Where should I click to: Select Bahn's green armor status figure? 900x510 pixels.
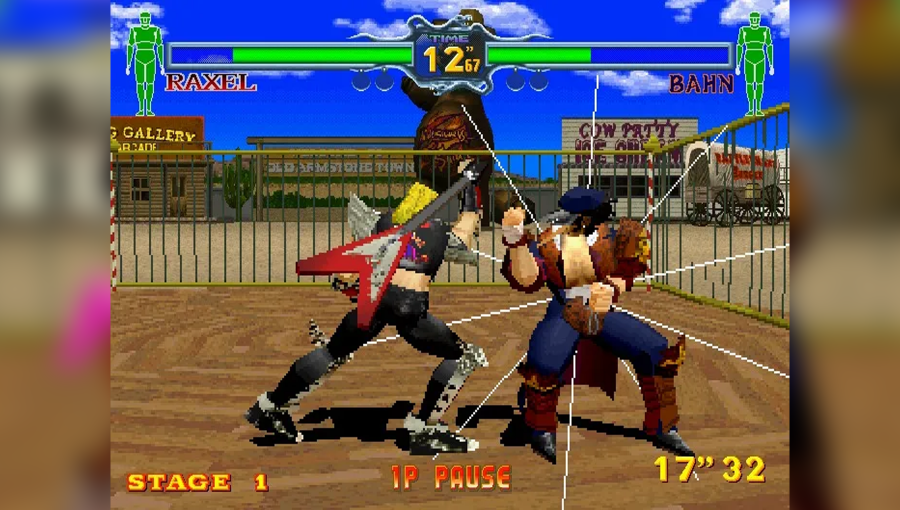tap(754, 60)
